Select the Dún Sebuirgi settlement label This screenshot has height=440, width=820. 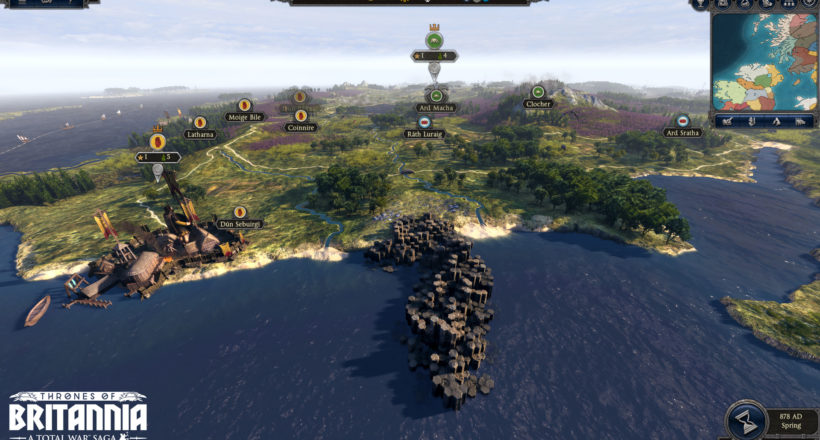coord(239,224)
